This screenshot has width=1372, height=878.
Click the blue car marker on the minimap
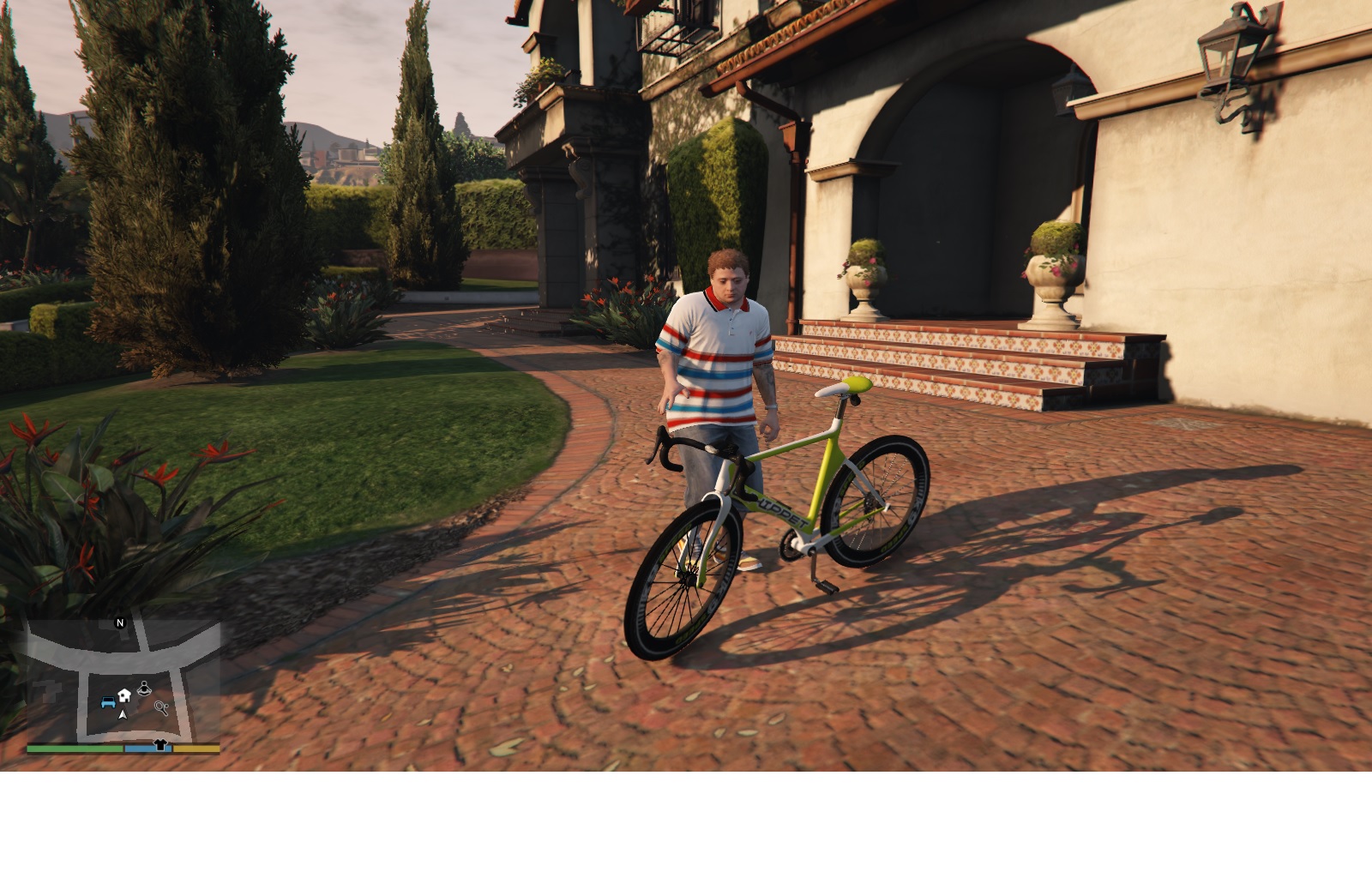point(108,702)
